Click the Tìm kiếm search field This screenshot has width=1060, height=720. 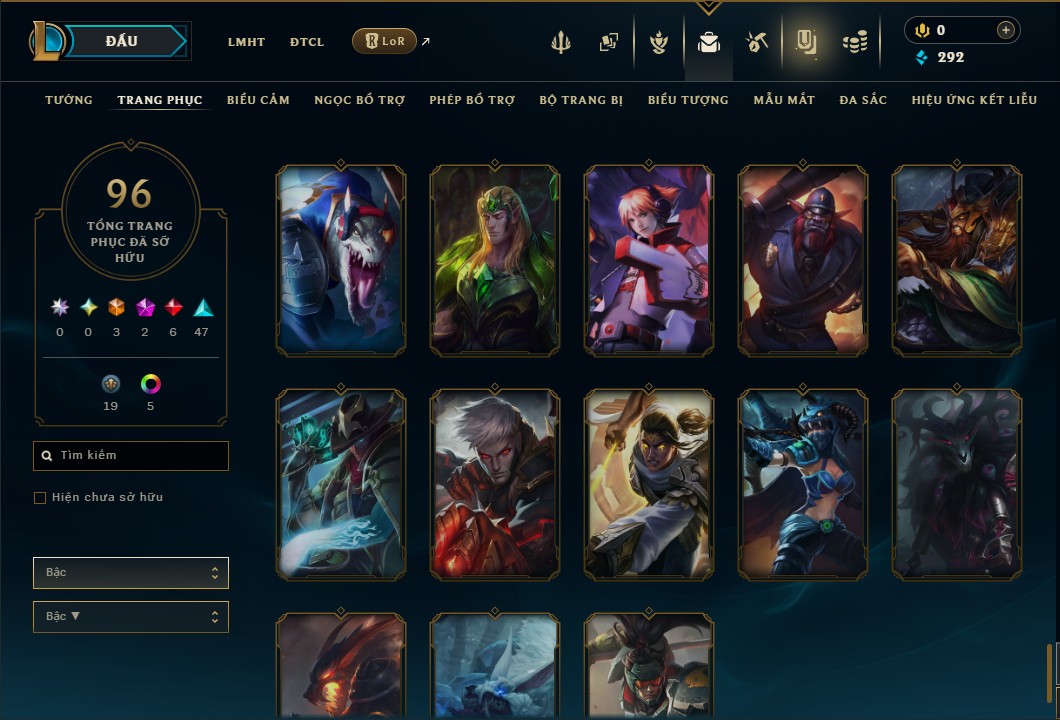pyautogui.click(x=131, y=456)
